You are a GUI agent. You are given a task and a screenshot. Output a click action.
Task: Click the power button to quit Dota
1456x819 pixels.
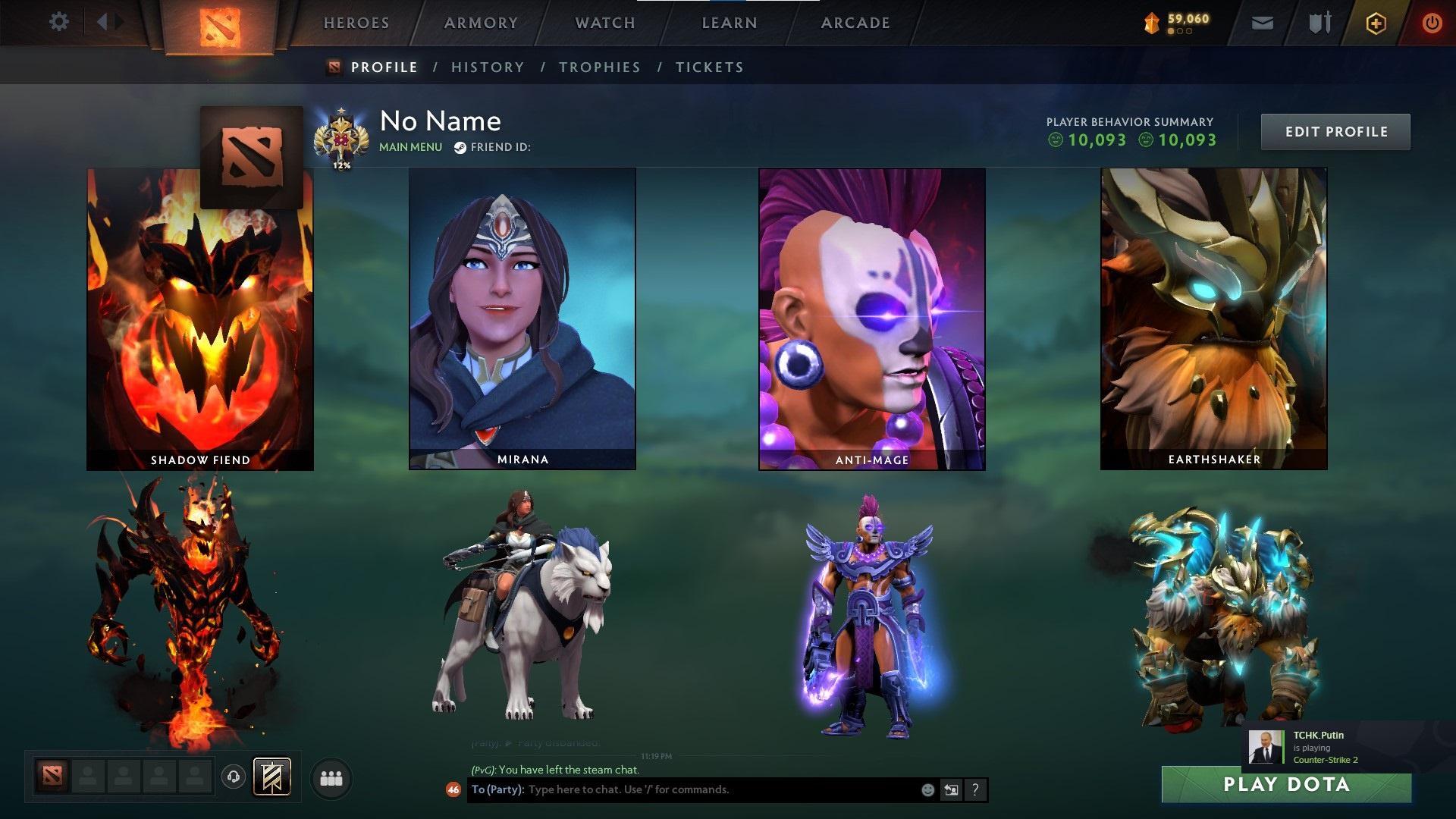click(x=1433, y=23)
